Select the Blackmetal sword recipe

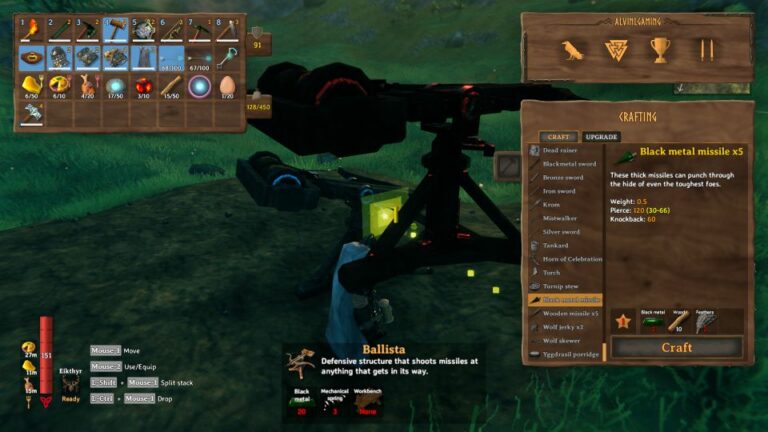568,163
